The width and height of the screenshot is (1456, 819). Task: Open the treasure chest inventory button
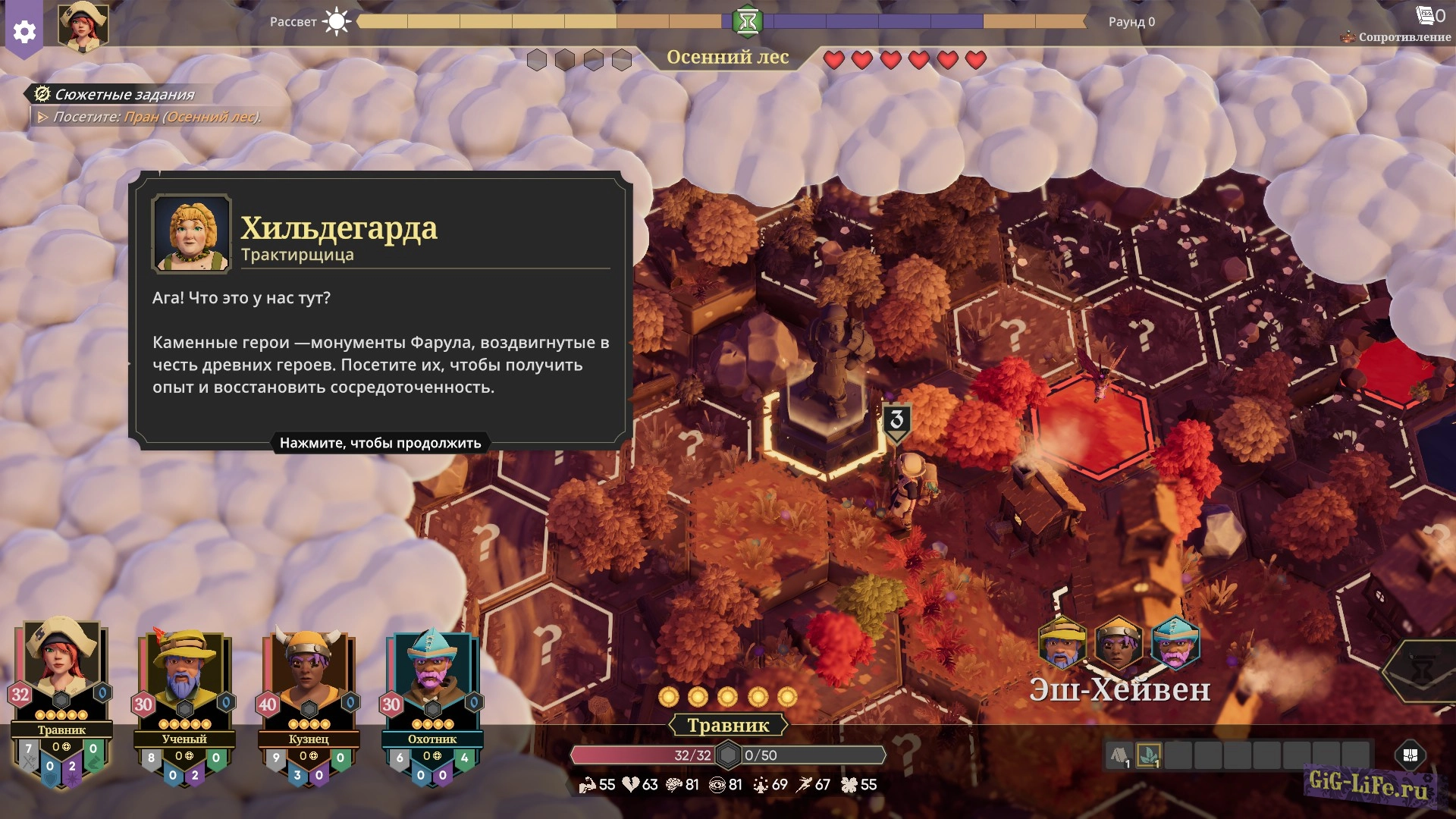tap(1410, 755)
